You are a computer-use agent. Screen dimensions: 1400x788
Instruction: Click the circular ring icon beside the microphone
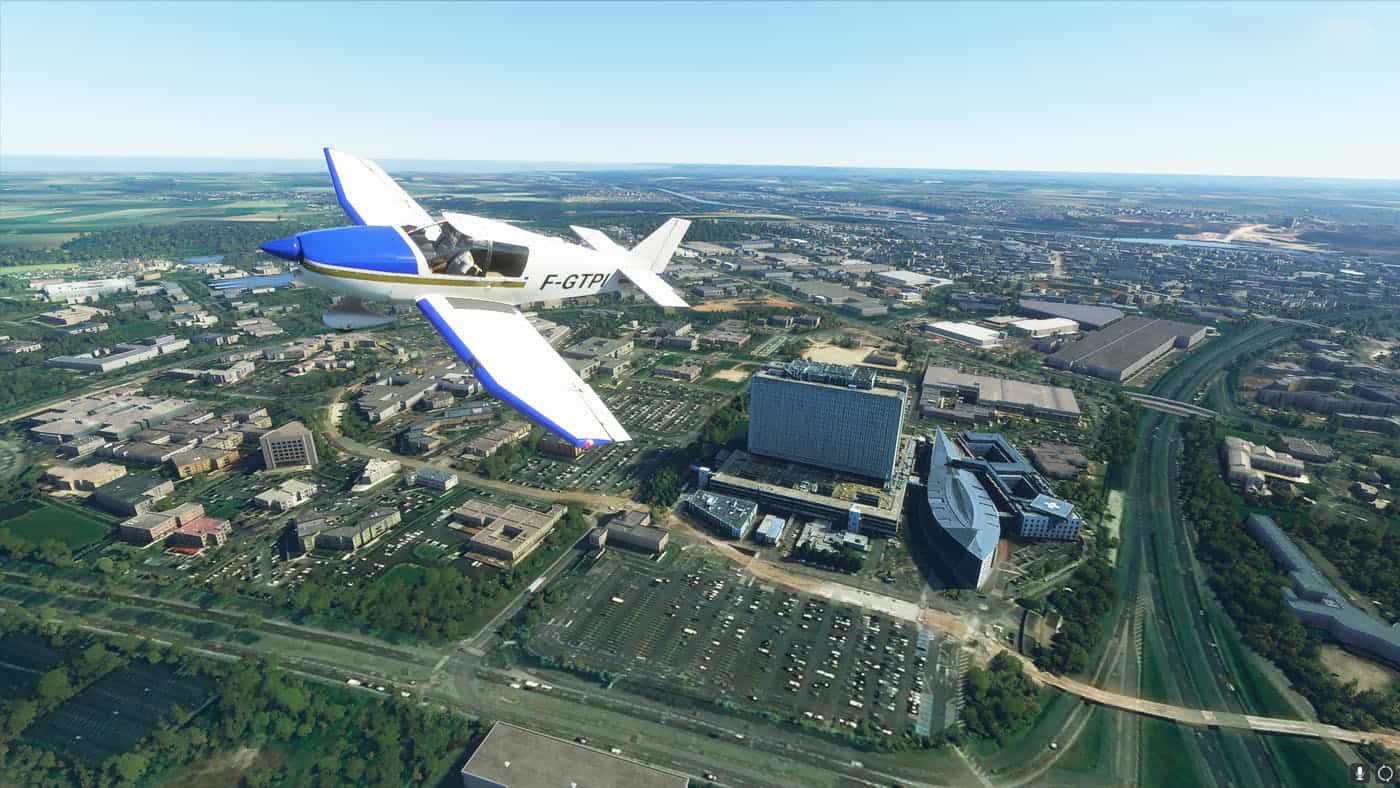1384,773
